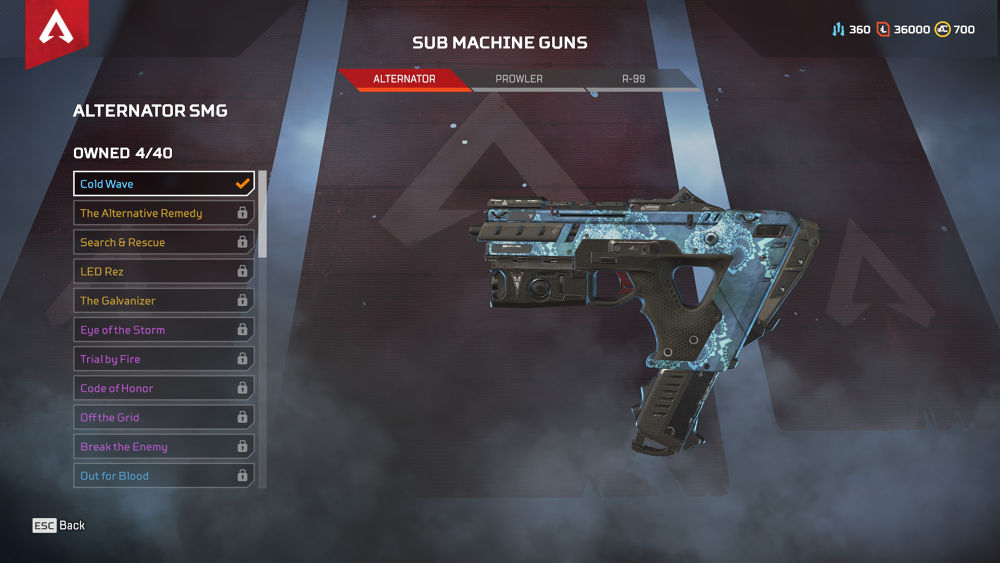
Task: Select the Trial by Fire skin
Action: pyautogui.click(x=164, y=359)
